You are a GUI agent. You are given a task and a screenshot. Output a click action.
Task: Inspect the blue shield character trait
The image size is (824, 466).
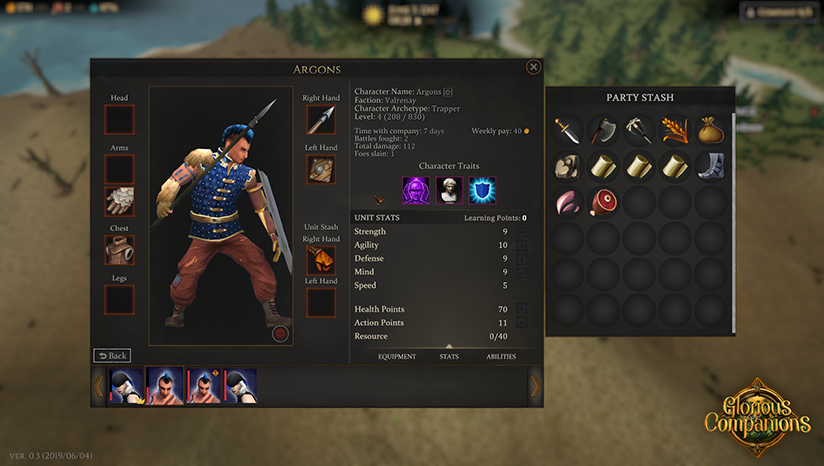tap(482, 190)
